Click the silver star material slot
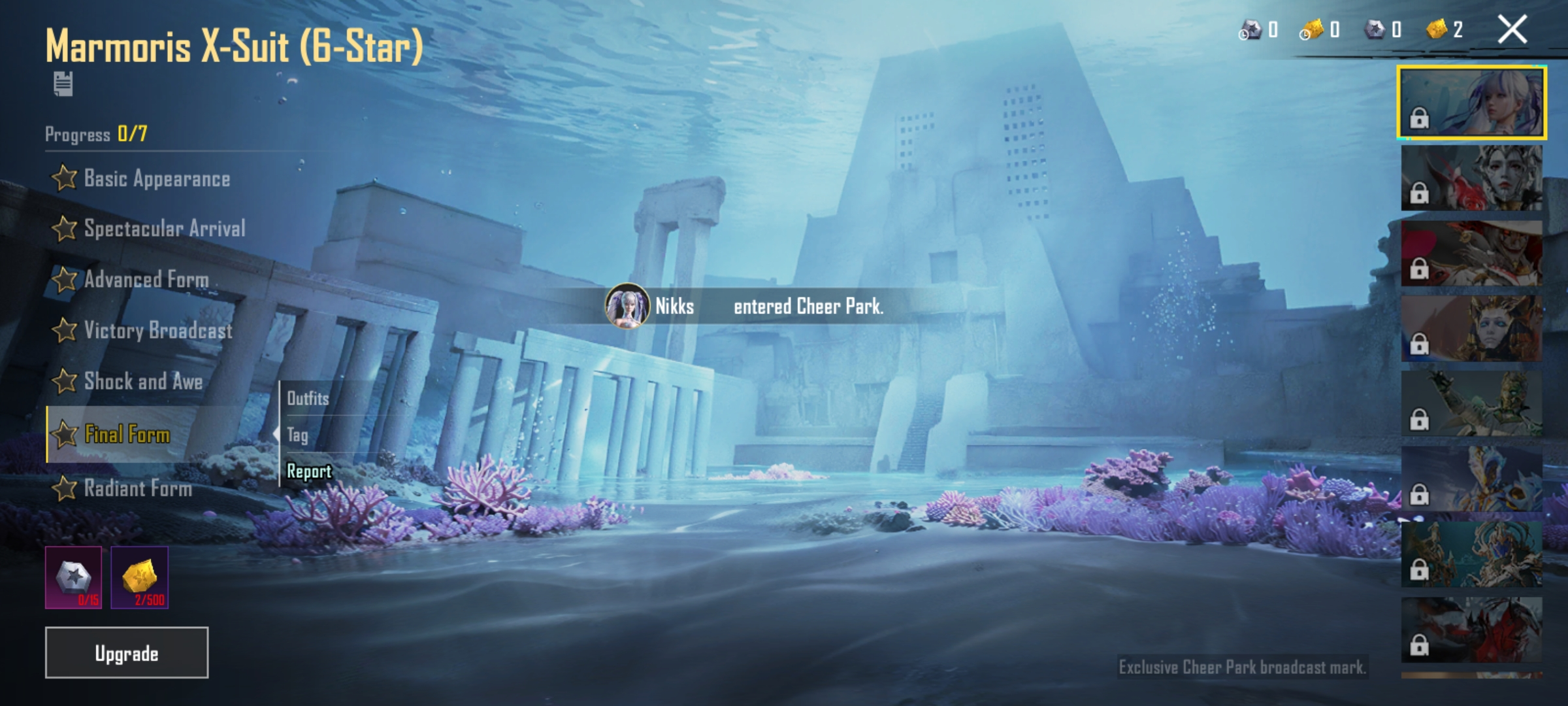The width and height of the screenshot is (1568, 706). tap(73, 578)
